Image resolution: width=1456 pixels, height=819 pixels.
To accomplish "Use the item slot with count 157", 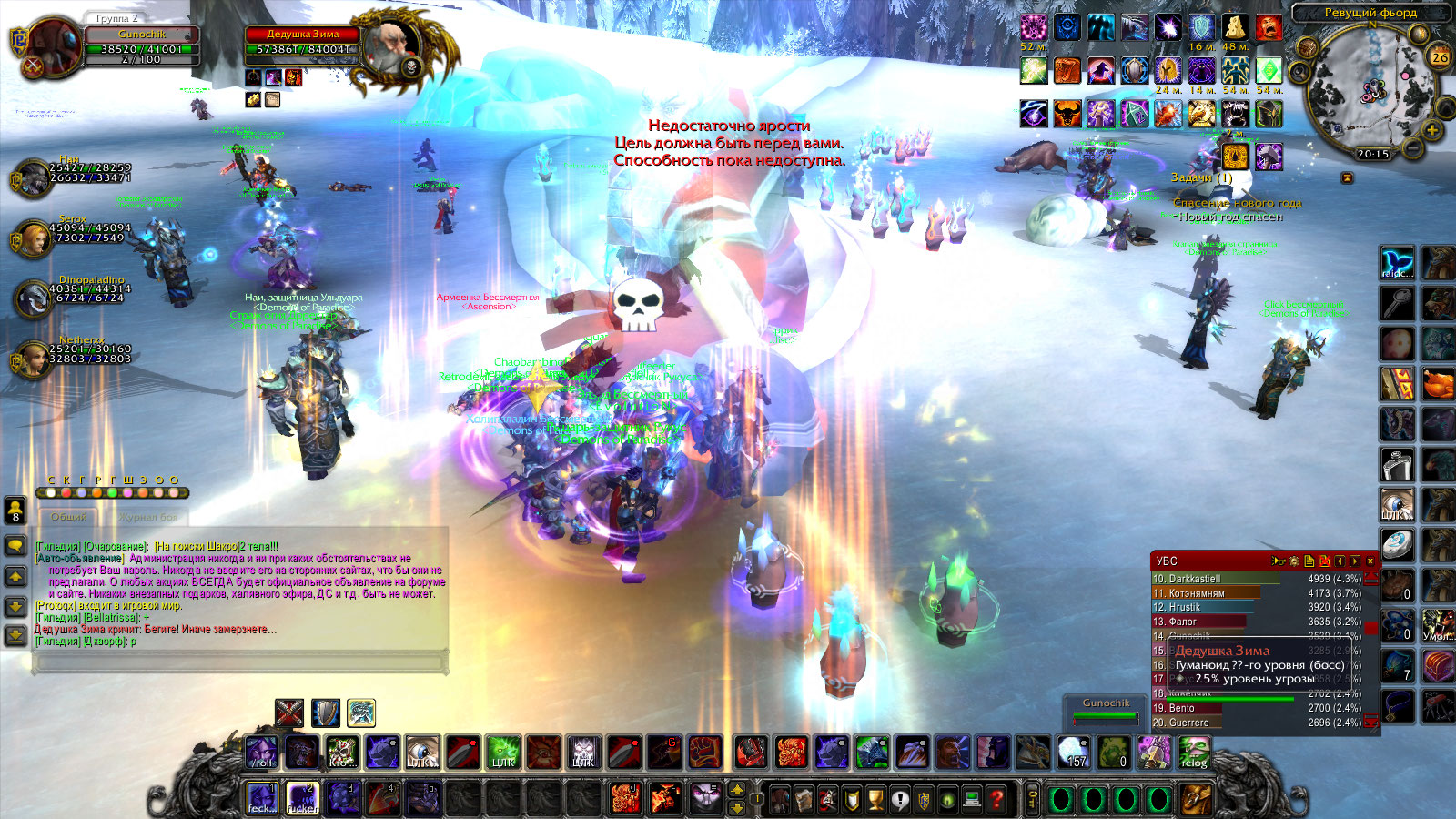I will click(x=1075, y=753).
